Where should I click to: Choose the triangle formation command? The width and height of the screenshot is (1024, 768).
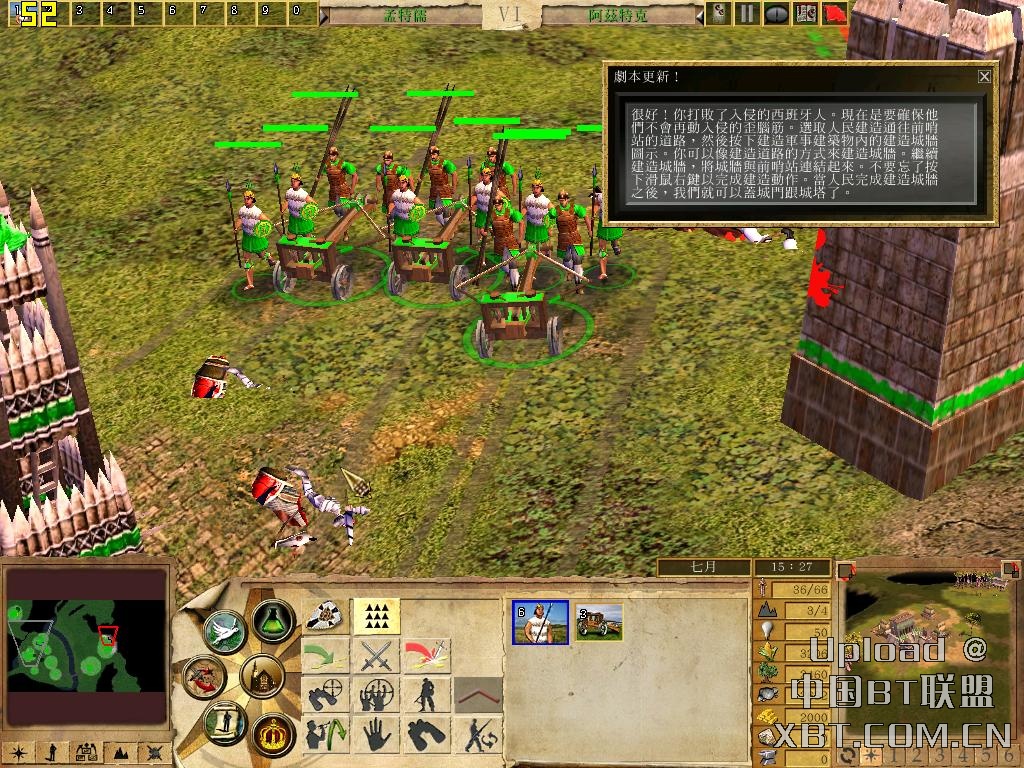point(377,616)
